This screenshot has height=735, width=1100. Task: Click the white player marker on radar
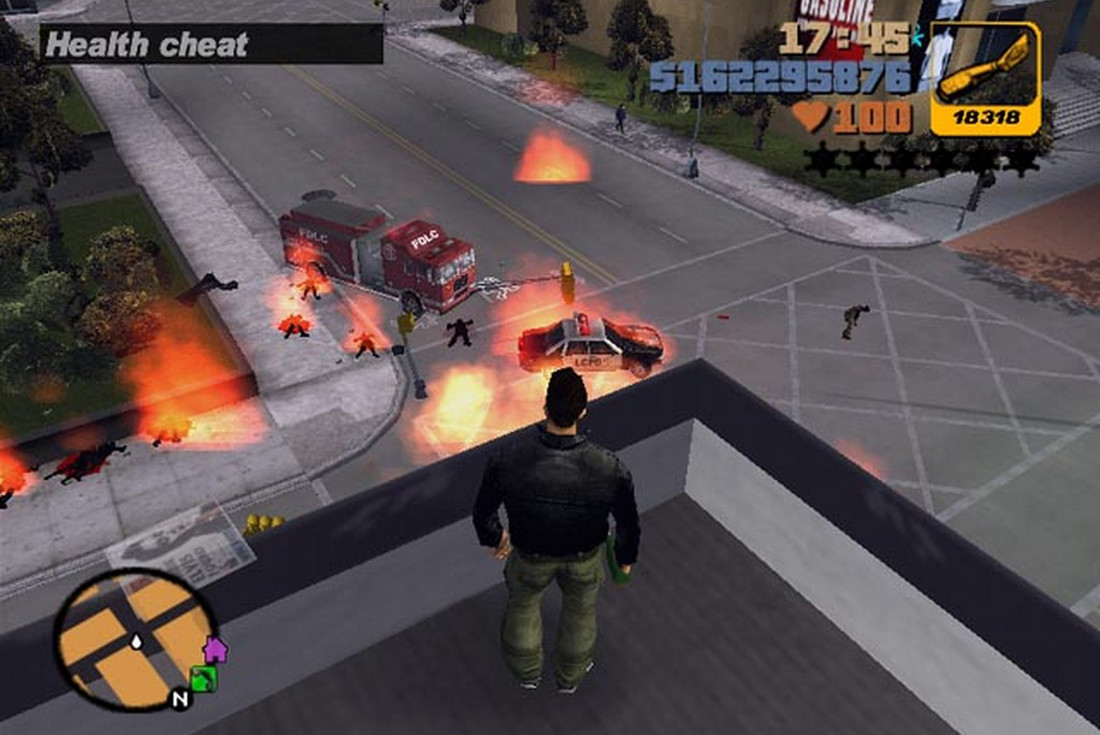(136, 640)
